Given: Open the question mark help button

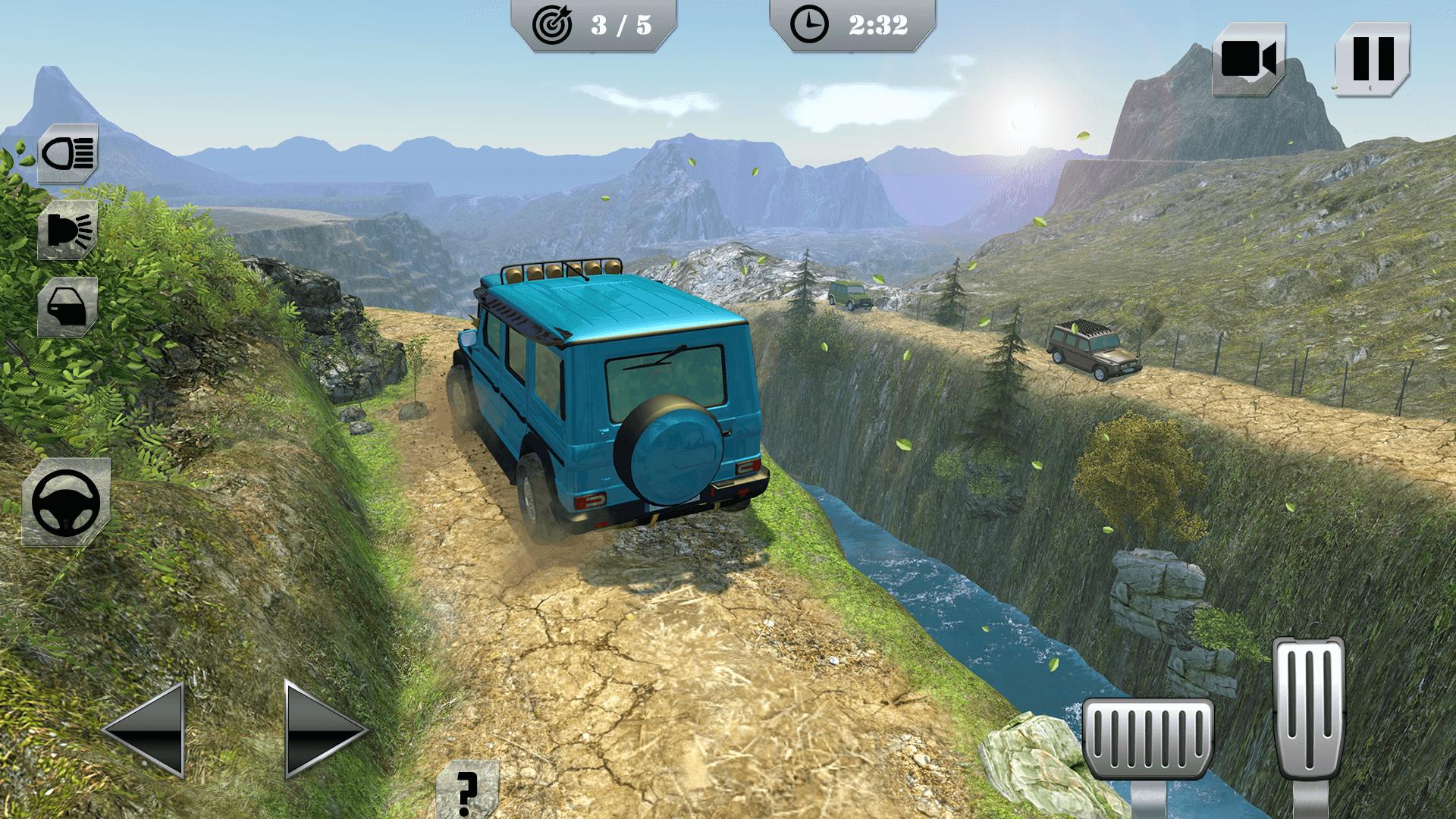Looking at the screenshot, I should [x=467, y=789].
